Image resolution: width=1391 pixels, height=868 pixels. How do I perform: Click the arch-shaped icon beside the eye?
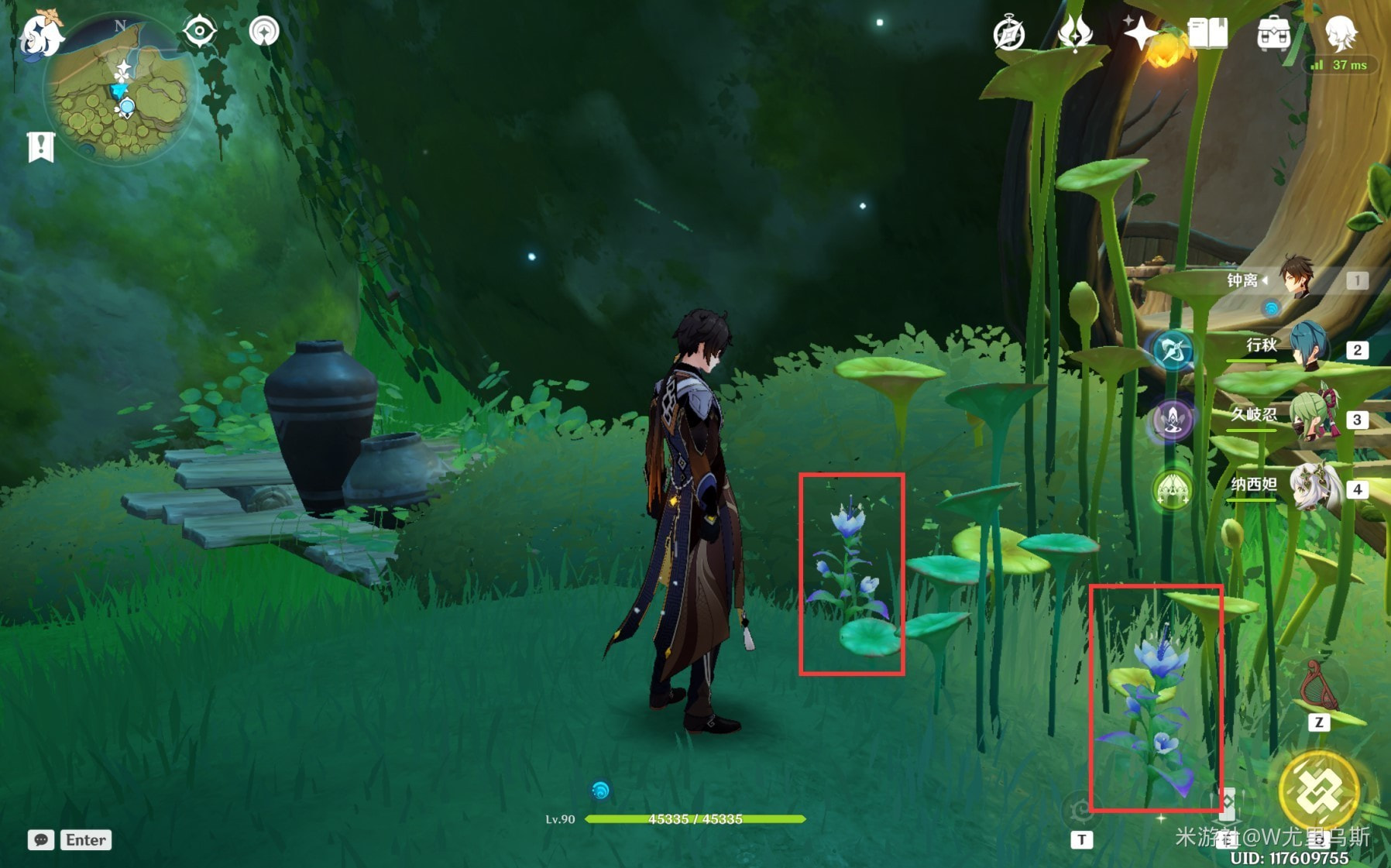coord(264,32)
